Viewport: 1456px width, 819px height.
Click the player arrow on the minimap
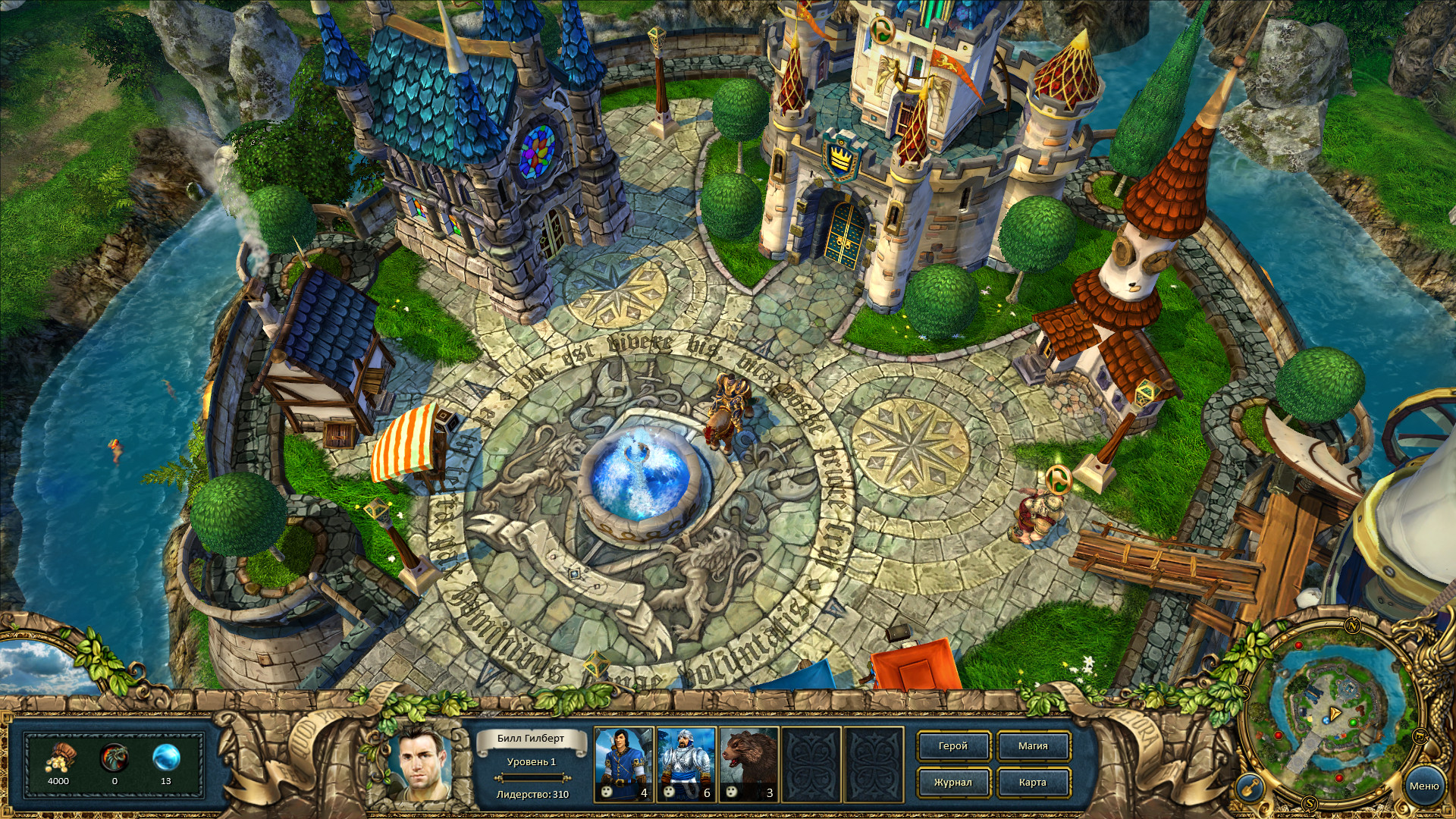(x=1335, y=712)
